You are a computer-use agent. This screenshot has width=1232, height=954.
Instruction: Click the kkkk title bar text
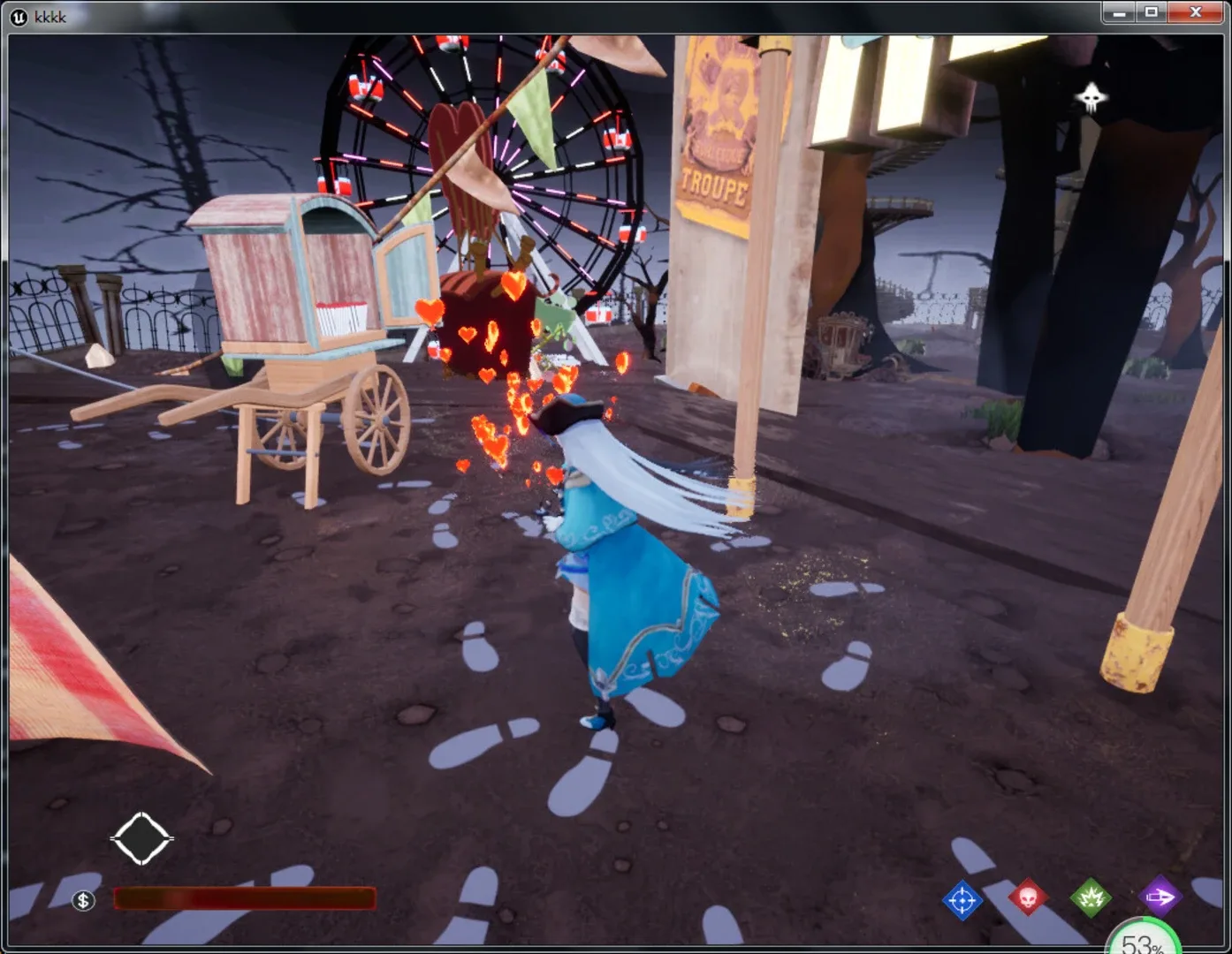click(x=49, y=16)
